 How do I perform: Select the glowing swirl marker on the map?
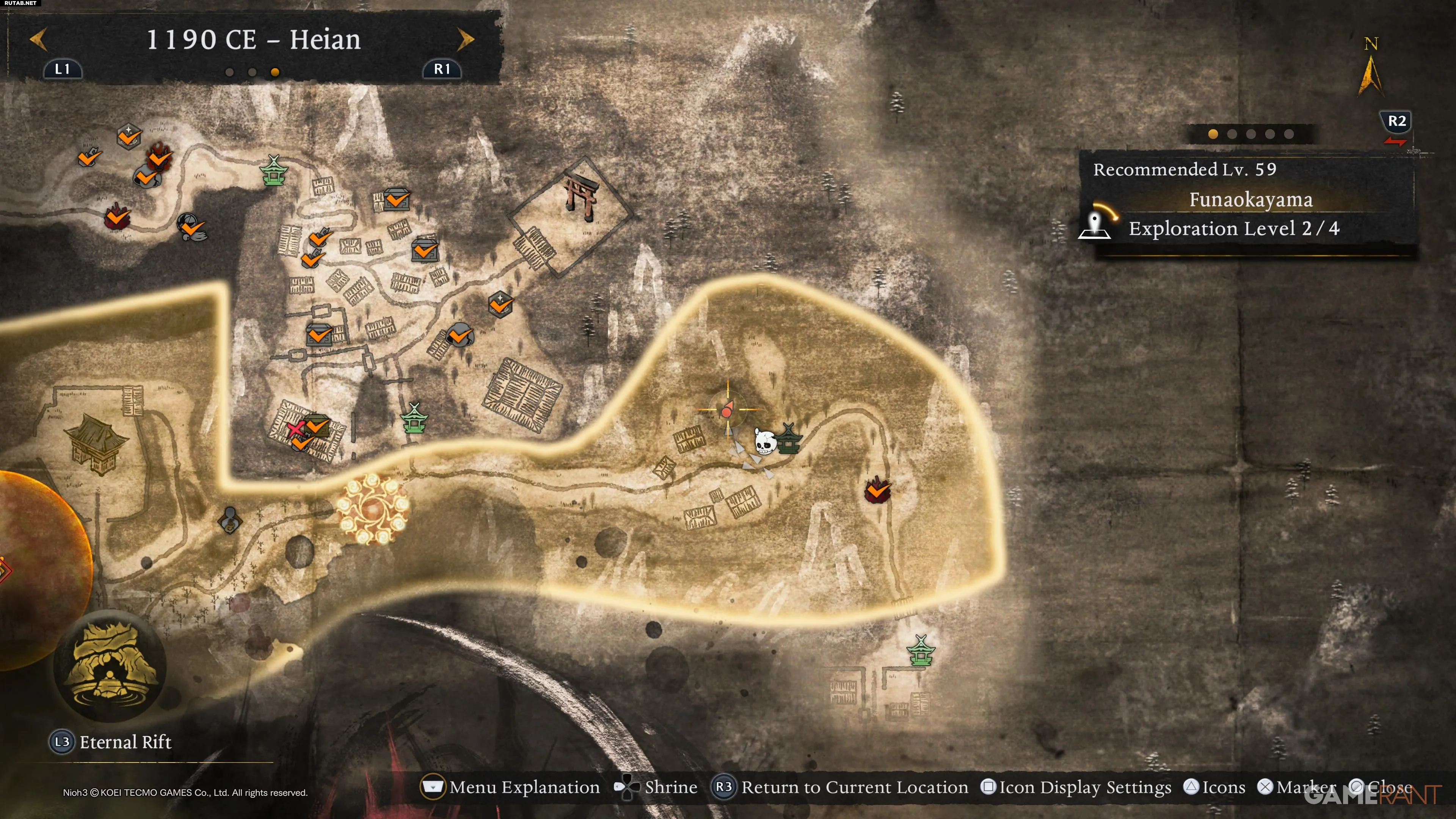(x=372, y=509)
